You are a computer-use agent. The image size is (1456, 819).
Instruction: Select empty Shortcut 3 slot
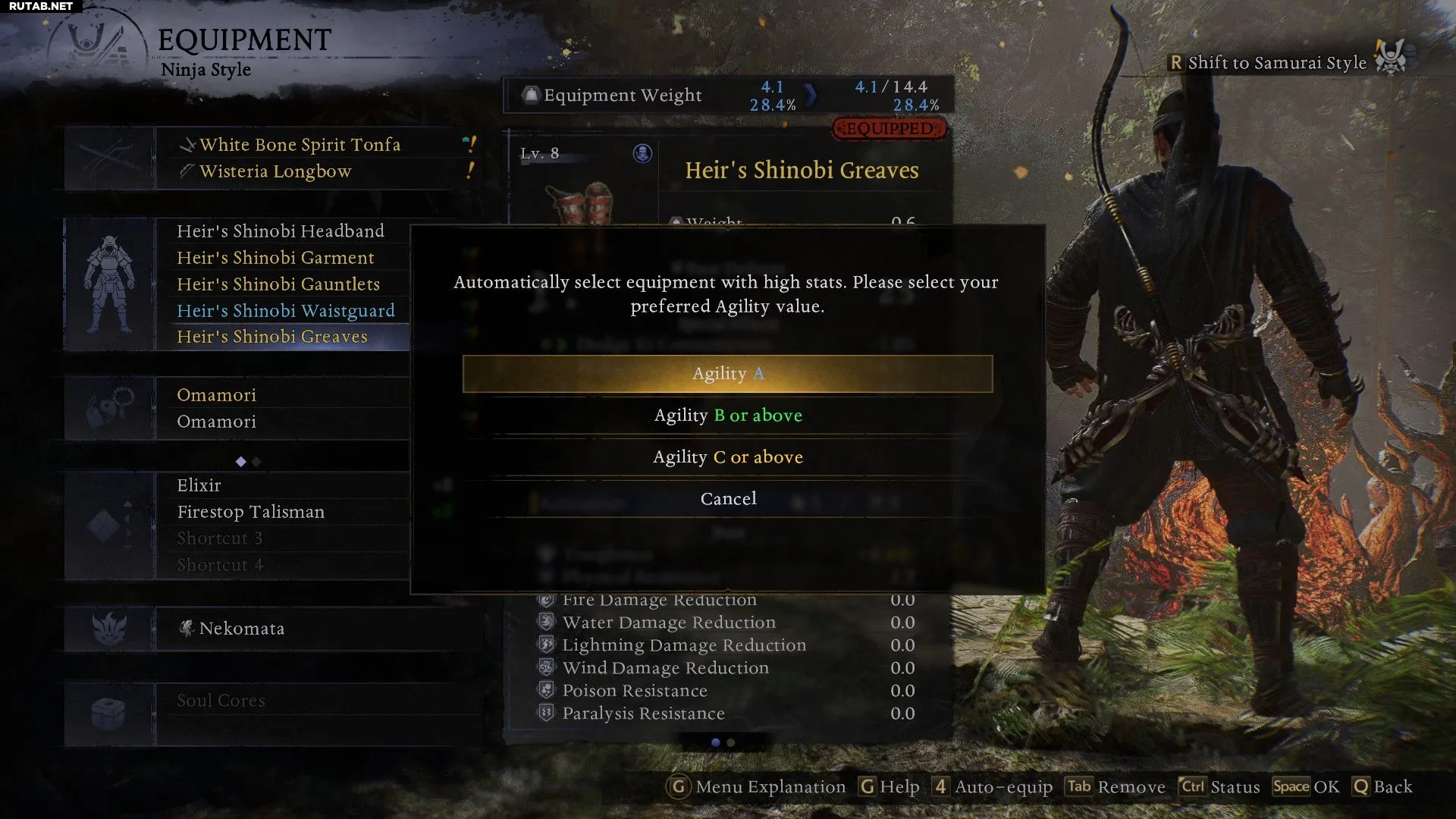click(219, 538)
